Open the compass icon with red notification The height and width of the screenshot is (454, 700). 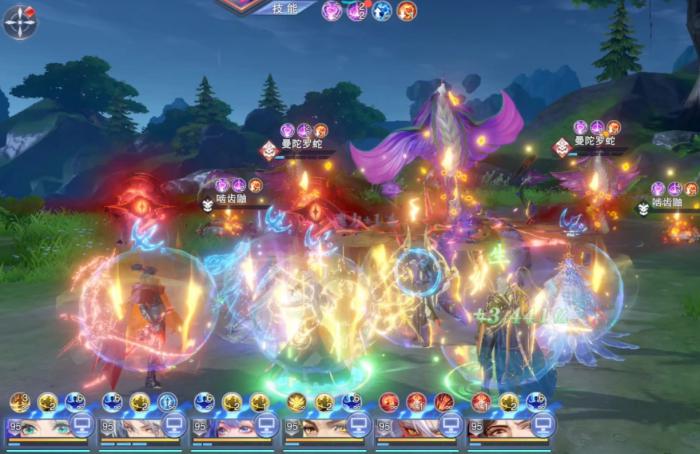19,21
